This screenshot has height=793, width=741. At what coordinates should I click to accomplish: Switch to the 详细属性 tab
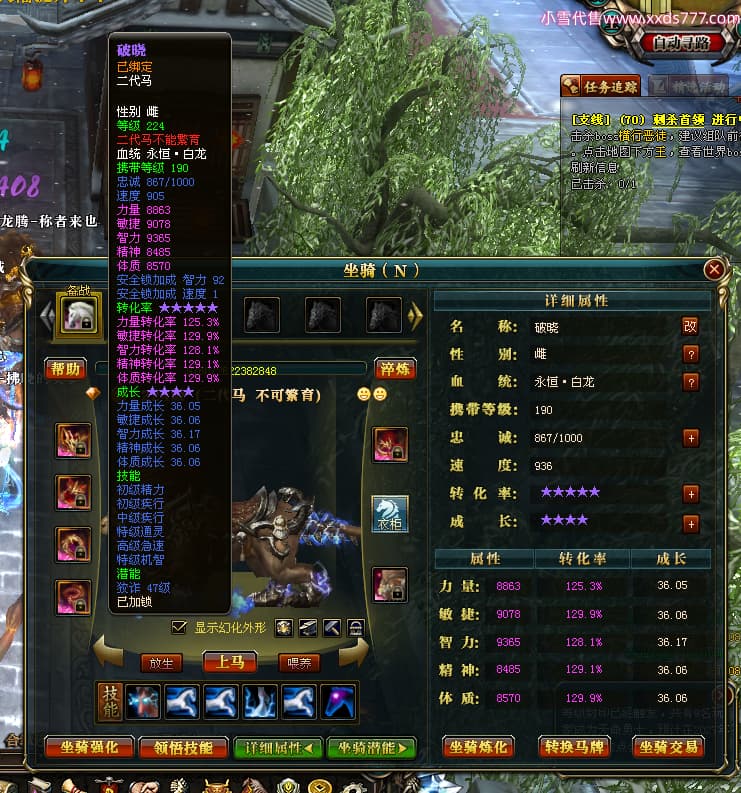[278, 747]
